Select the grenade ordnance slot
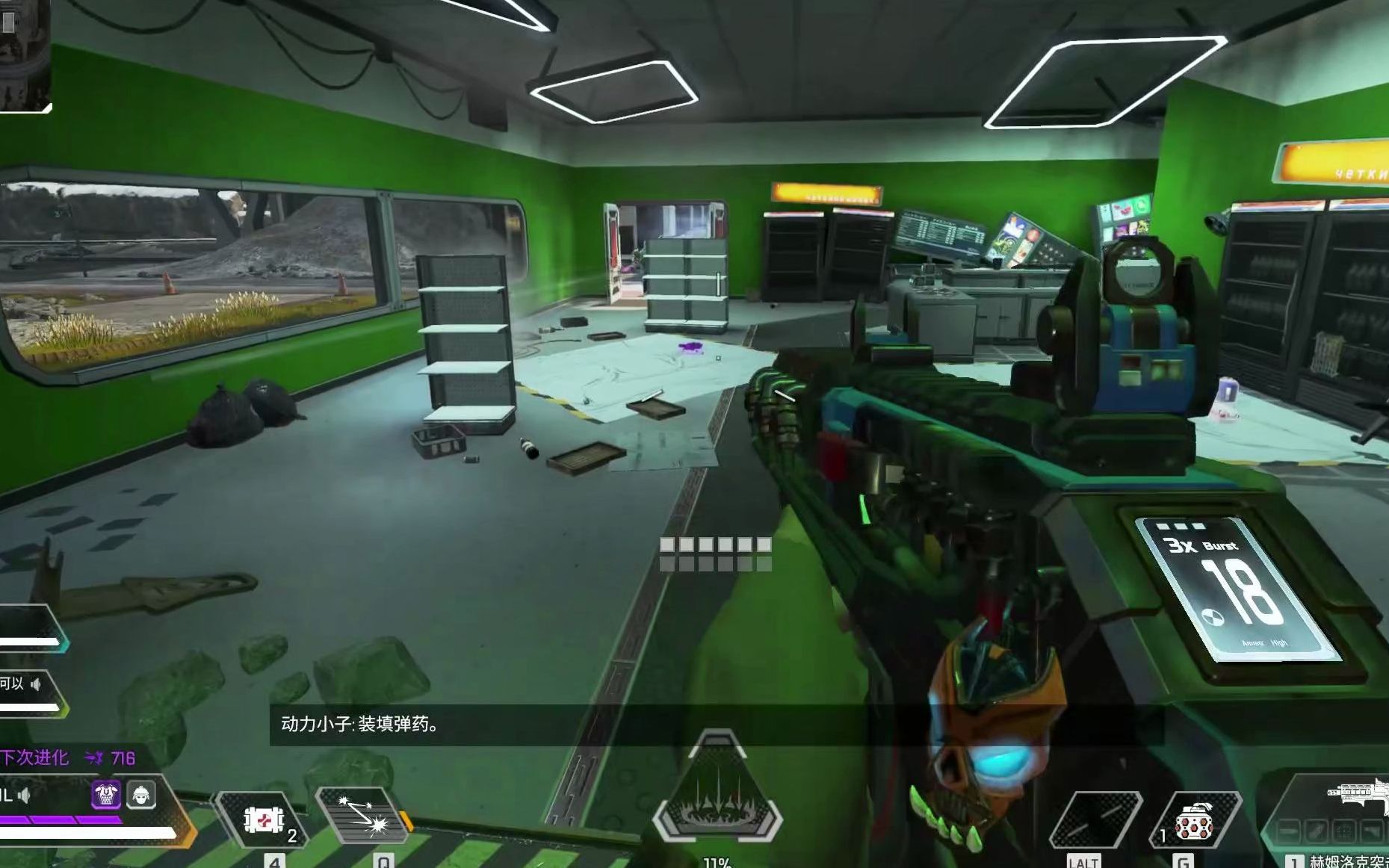This screenshot has width=1389, height=868. 1193,820
